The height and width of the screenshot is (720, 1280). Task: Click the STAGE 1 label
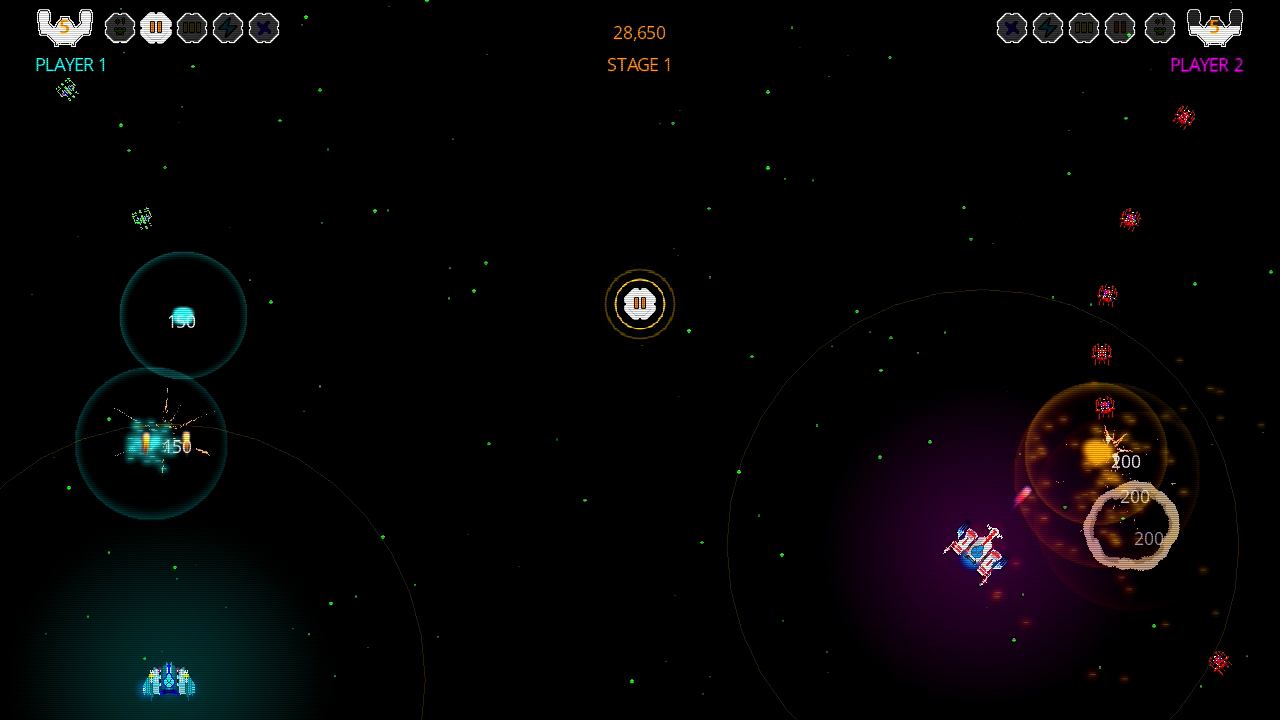coord(639,66)
